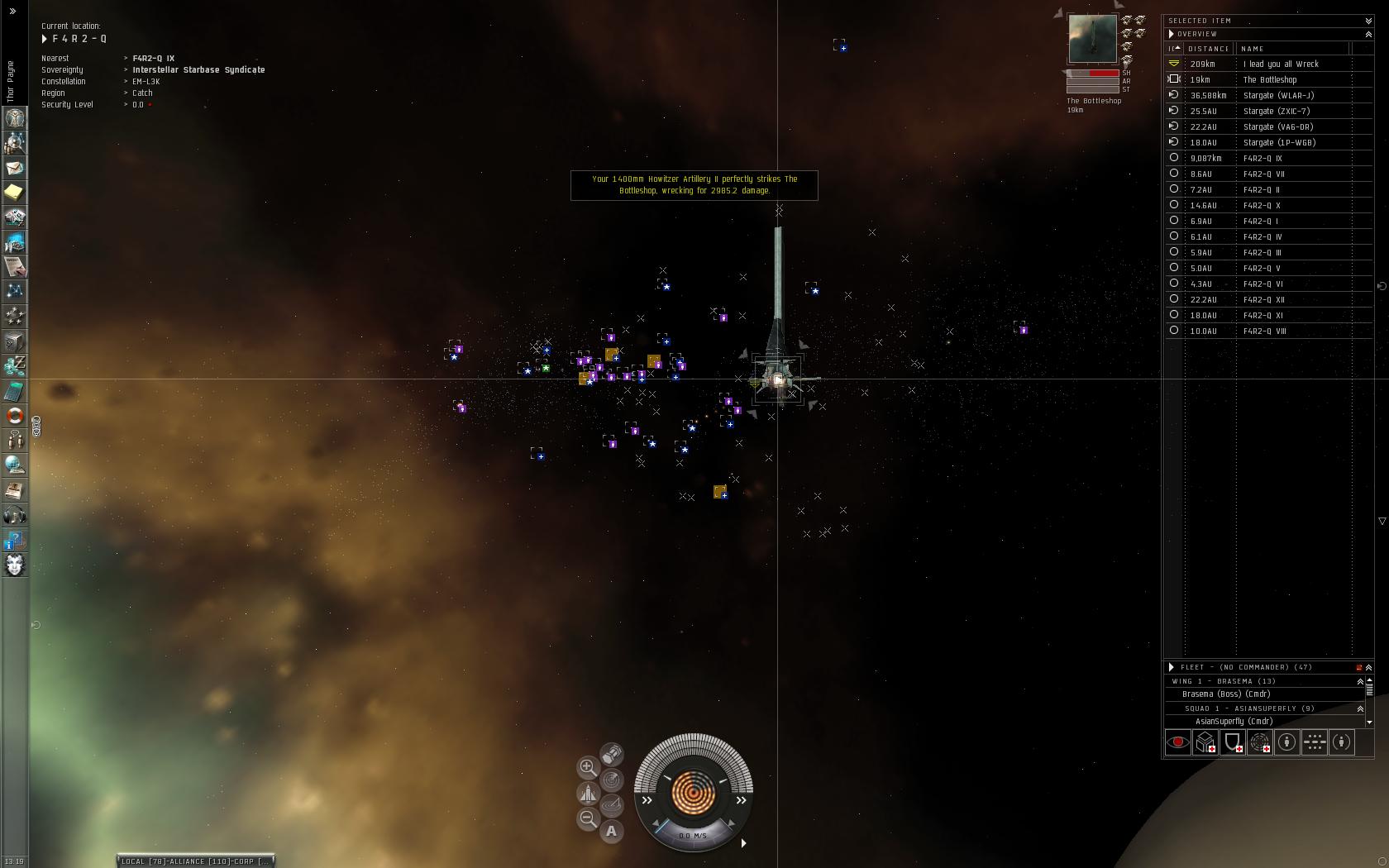Zoom in with the magnifier plus button

(588, 767)
